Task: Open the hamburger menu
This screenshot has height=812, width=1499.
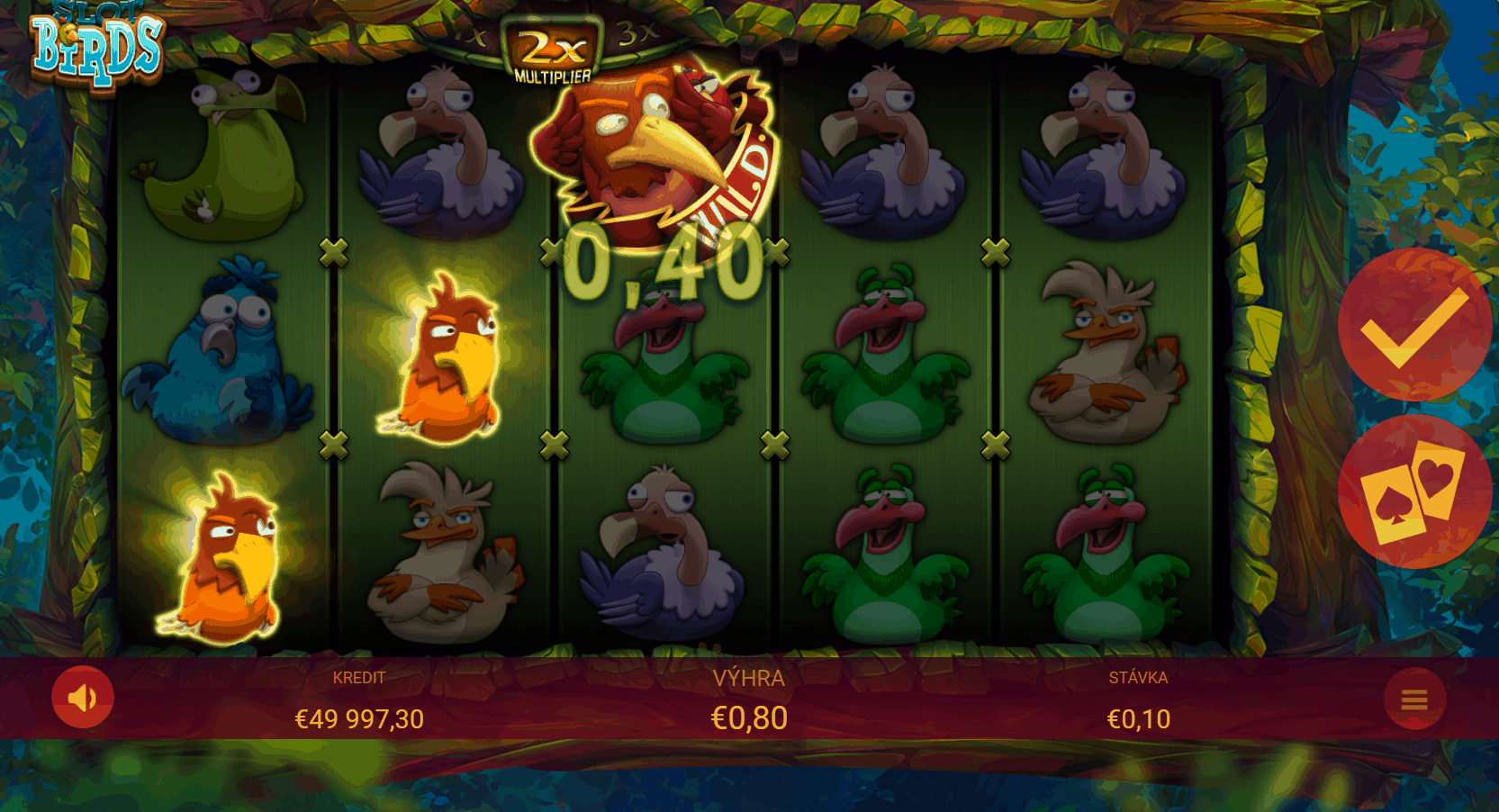Action: [1414, 699]
